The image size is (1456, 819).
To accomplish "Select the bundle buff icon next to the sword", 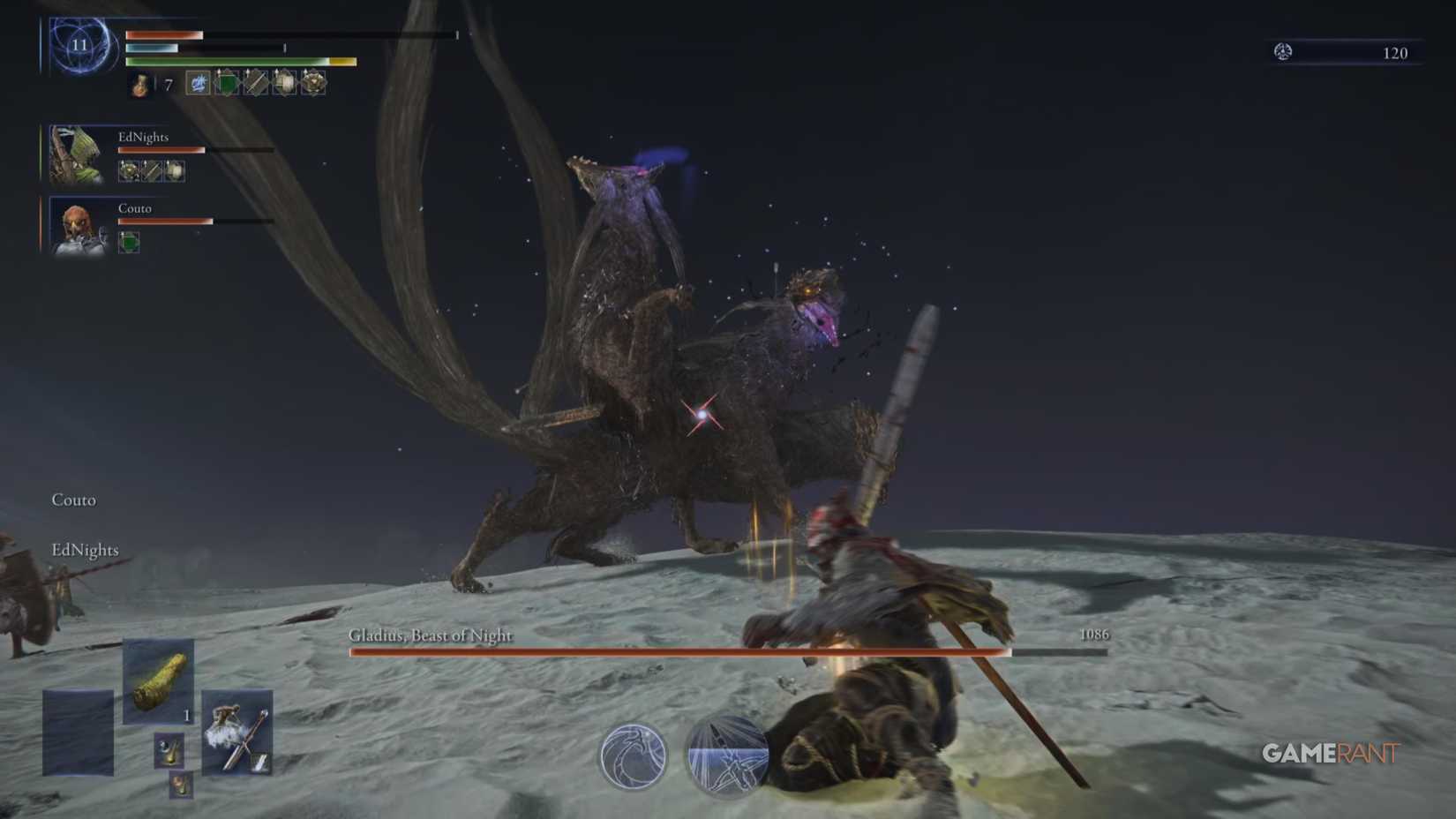I will (x=284, y=83).
